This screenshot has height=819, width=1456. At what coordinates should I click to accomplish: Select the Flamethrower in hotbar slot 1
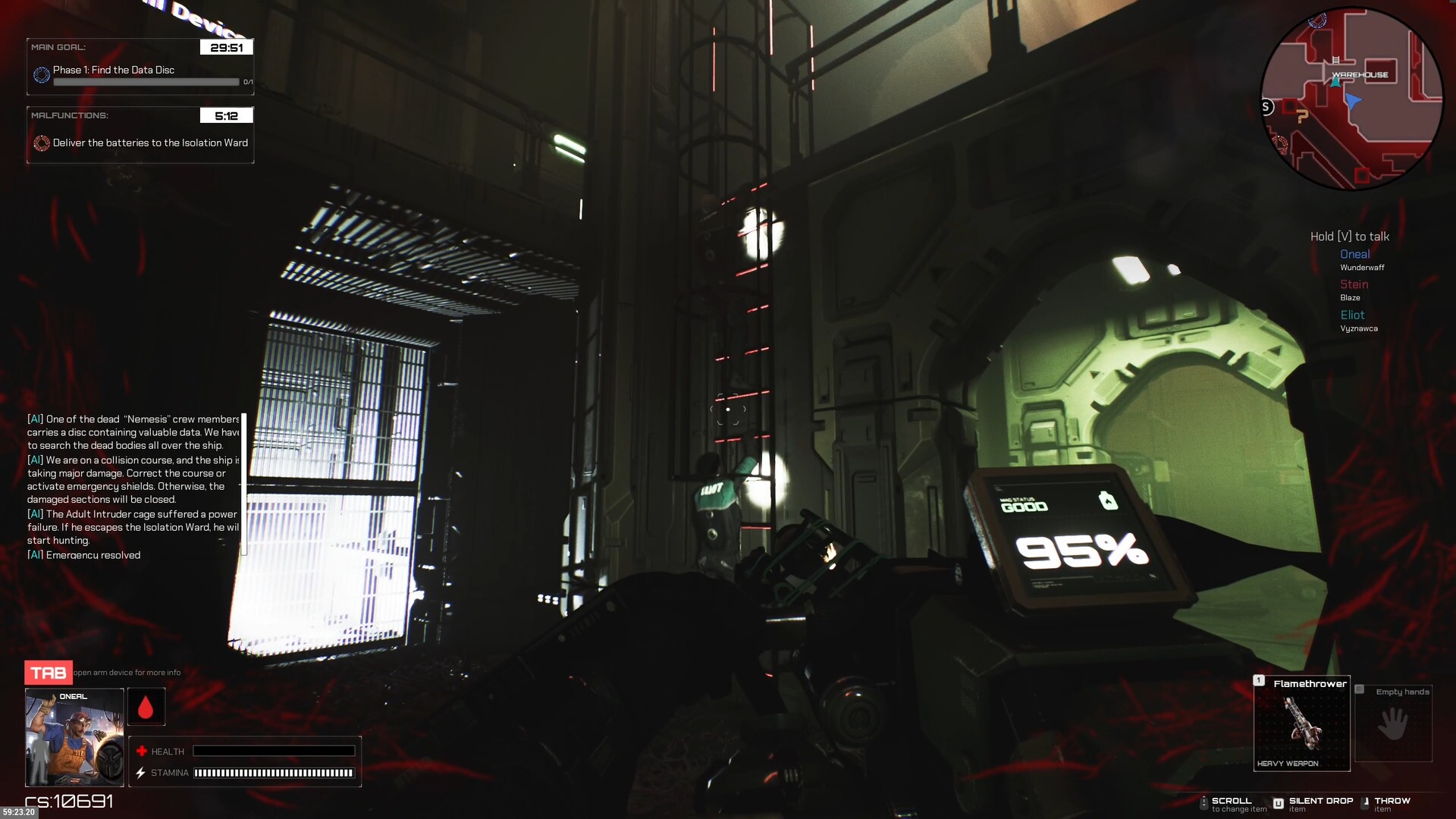click(x=1301, y=723)
